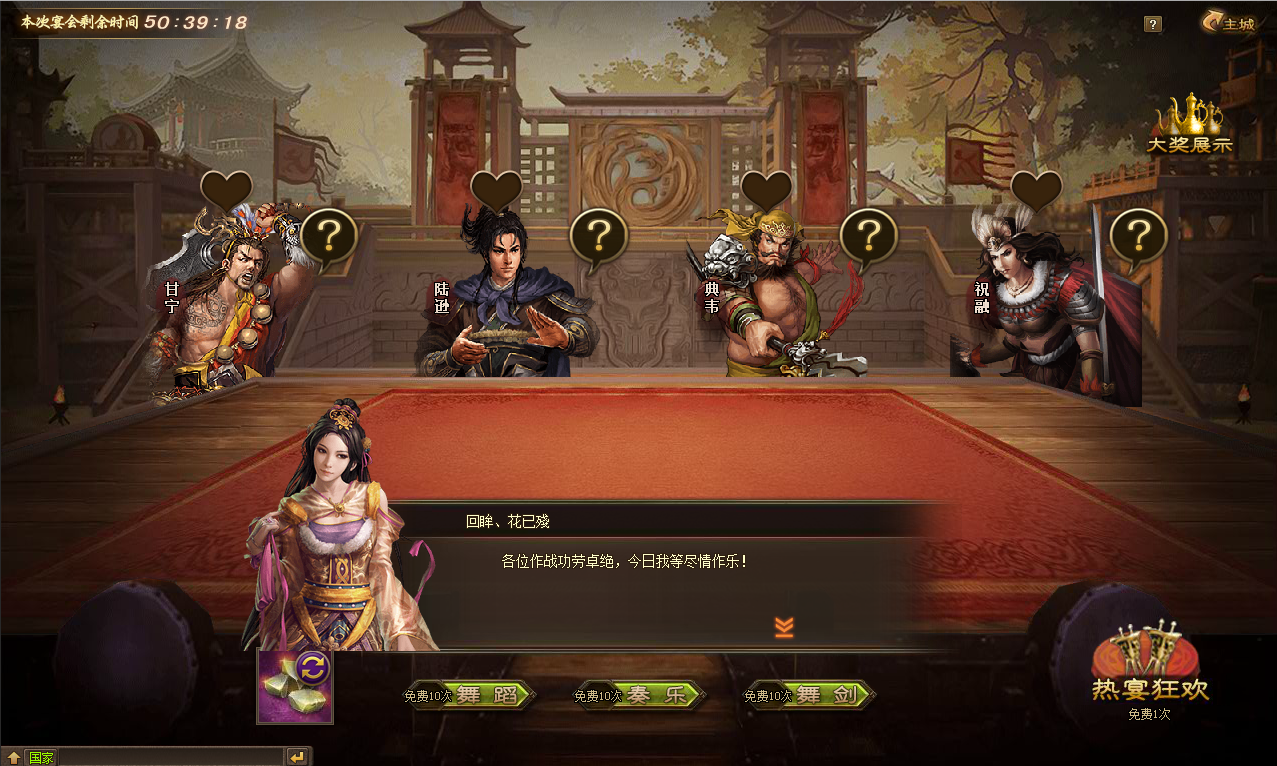Switch the 国家 chat channel selector
The width and height of the screenshot is (1277, 766).
41,757
